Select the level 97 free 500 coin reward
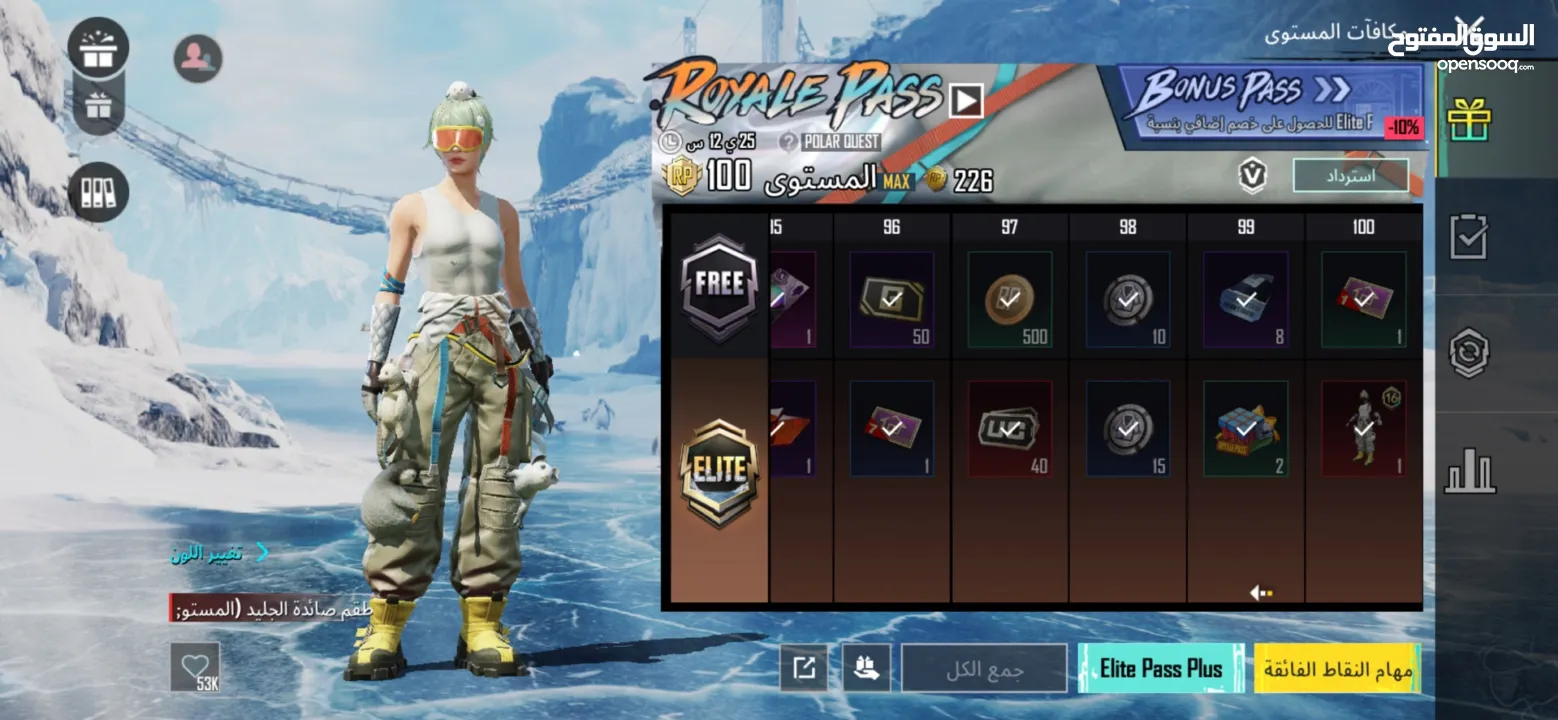Image resolution: width=1558 pixels, height=720 pixels. [x=1009, y=300]
